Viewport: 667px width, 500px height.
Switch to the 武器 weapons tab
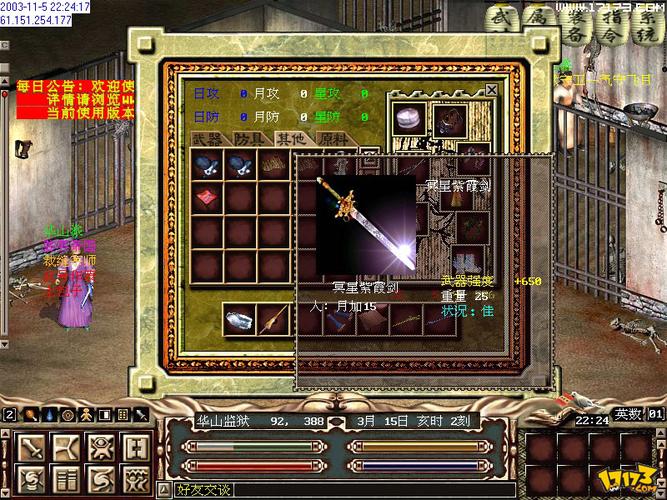[208, 140]
